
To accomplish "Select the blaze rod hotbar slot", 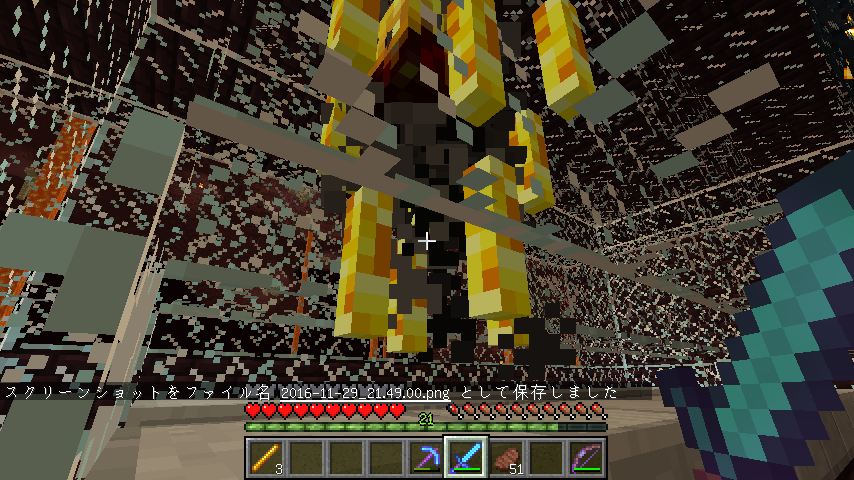I will [266, 459].
